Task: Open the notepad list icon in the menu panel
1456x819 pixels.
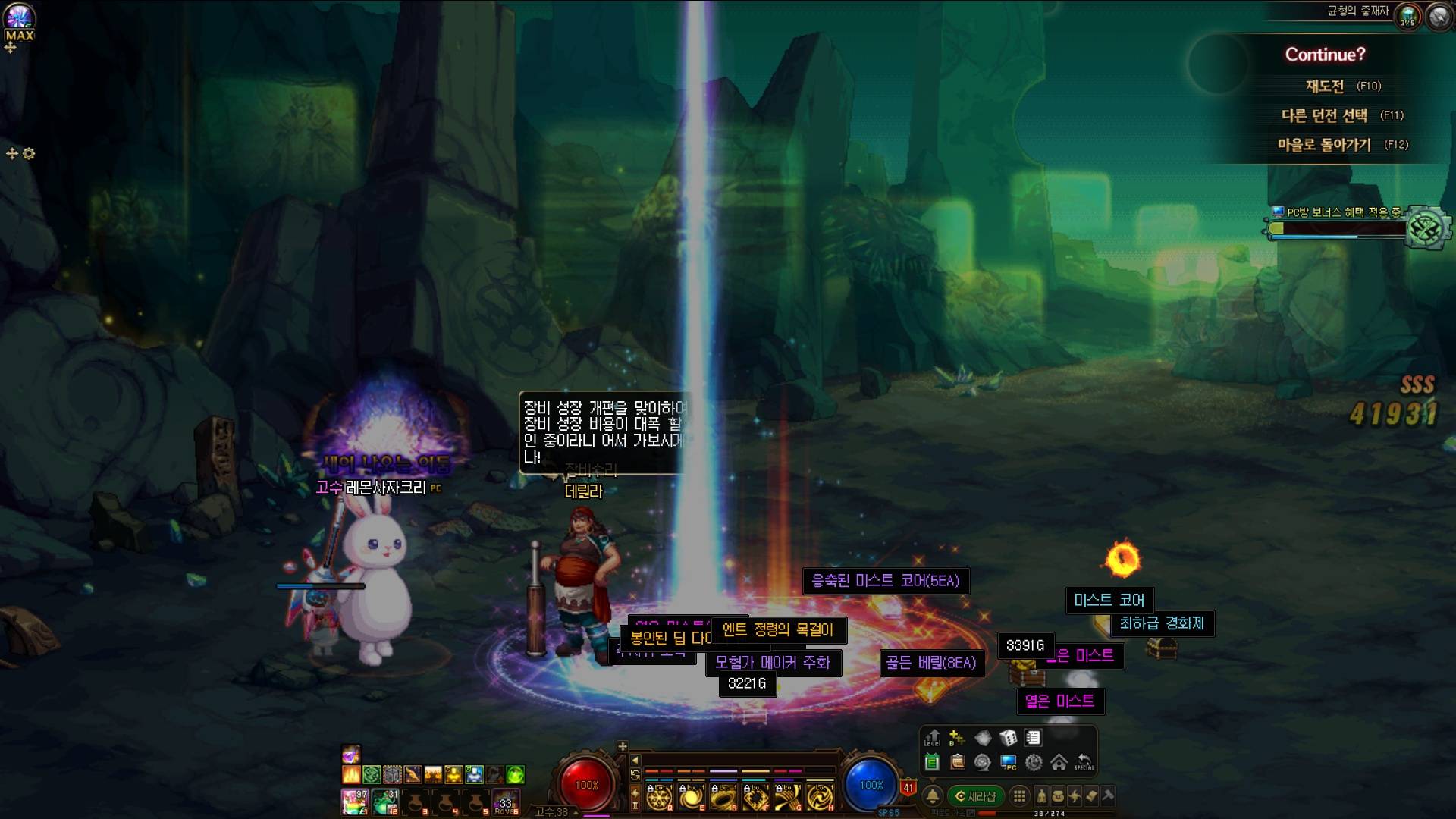Action: coord(1033,737)
